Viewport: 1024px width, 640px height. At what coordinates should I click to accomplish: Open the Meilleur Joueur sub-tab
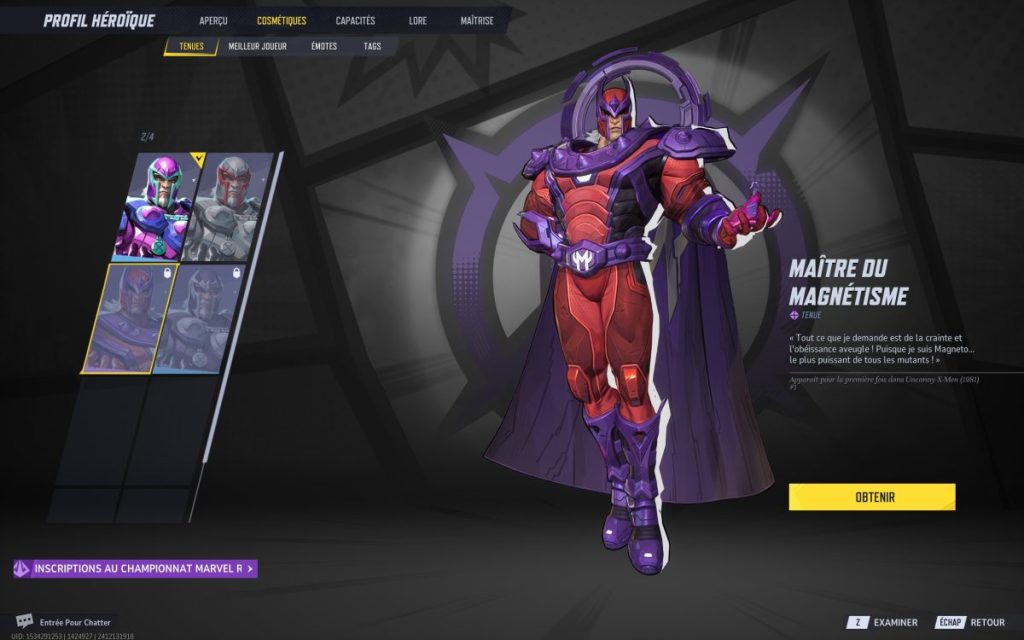pos(257,47)
